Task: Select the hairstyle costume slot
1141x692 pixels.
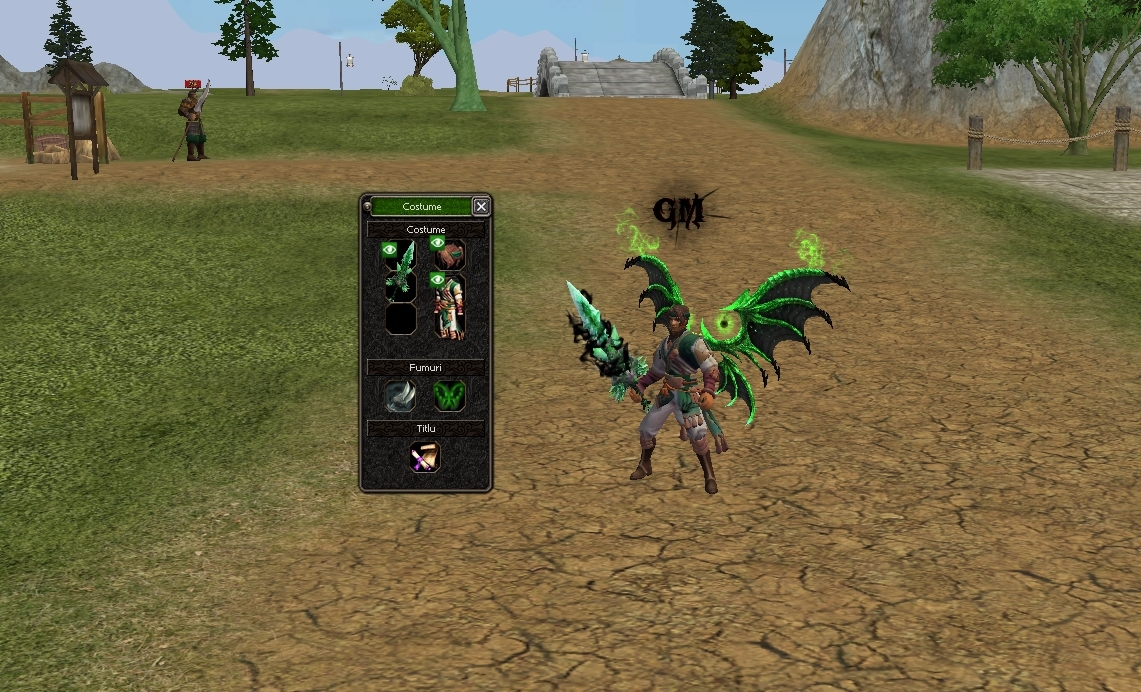Action: pyautogui.click(x=449, y=255)
